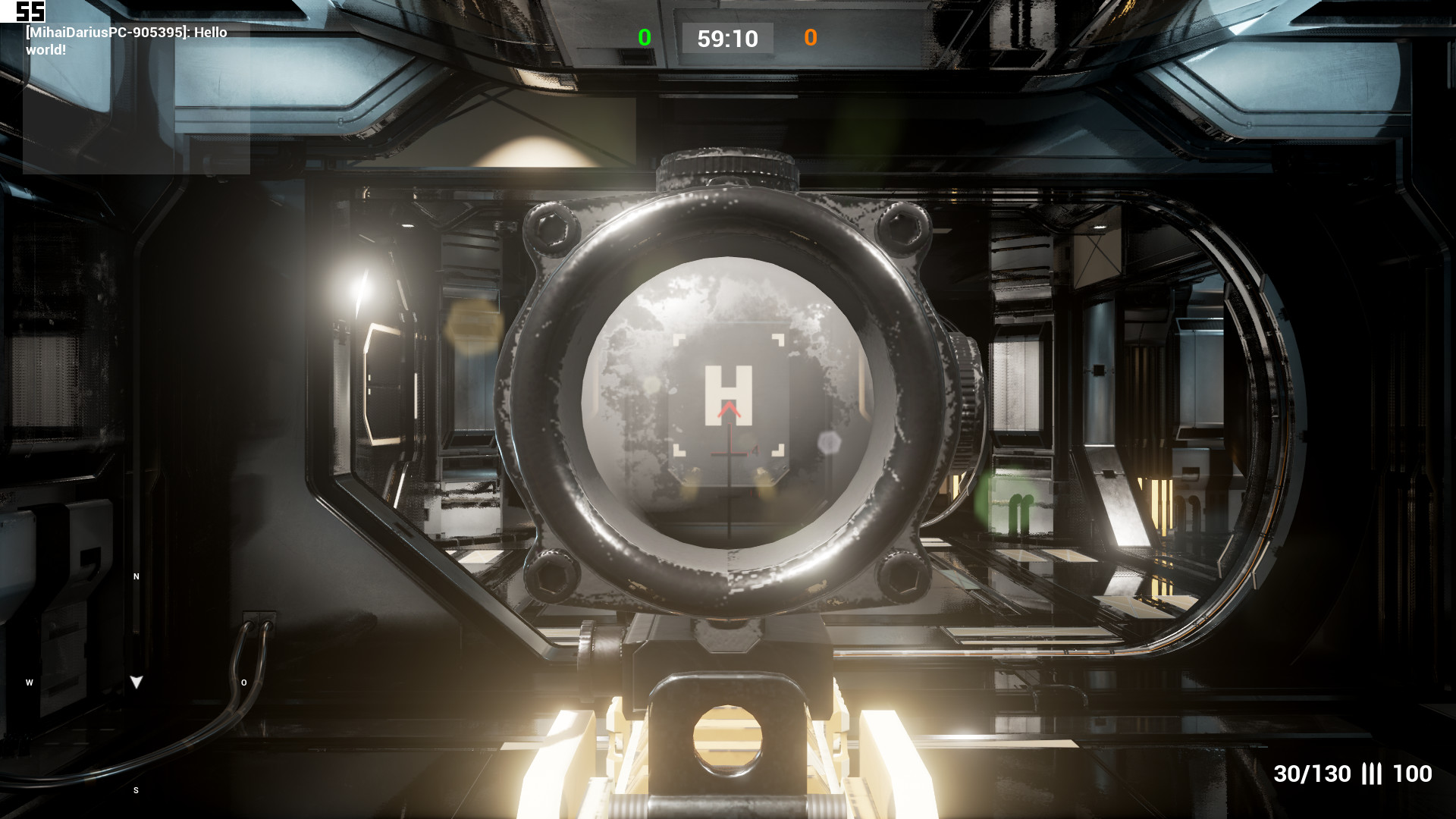This screenshot has height=819, width=1456.
Task: Click the white arrow below compass W
Action: tap(136, 682)
